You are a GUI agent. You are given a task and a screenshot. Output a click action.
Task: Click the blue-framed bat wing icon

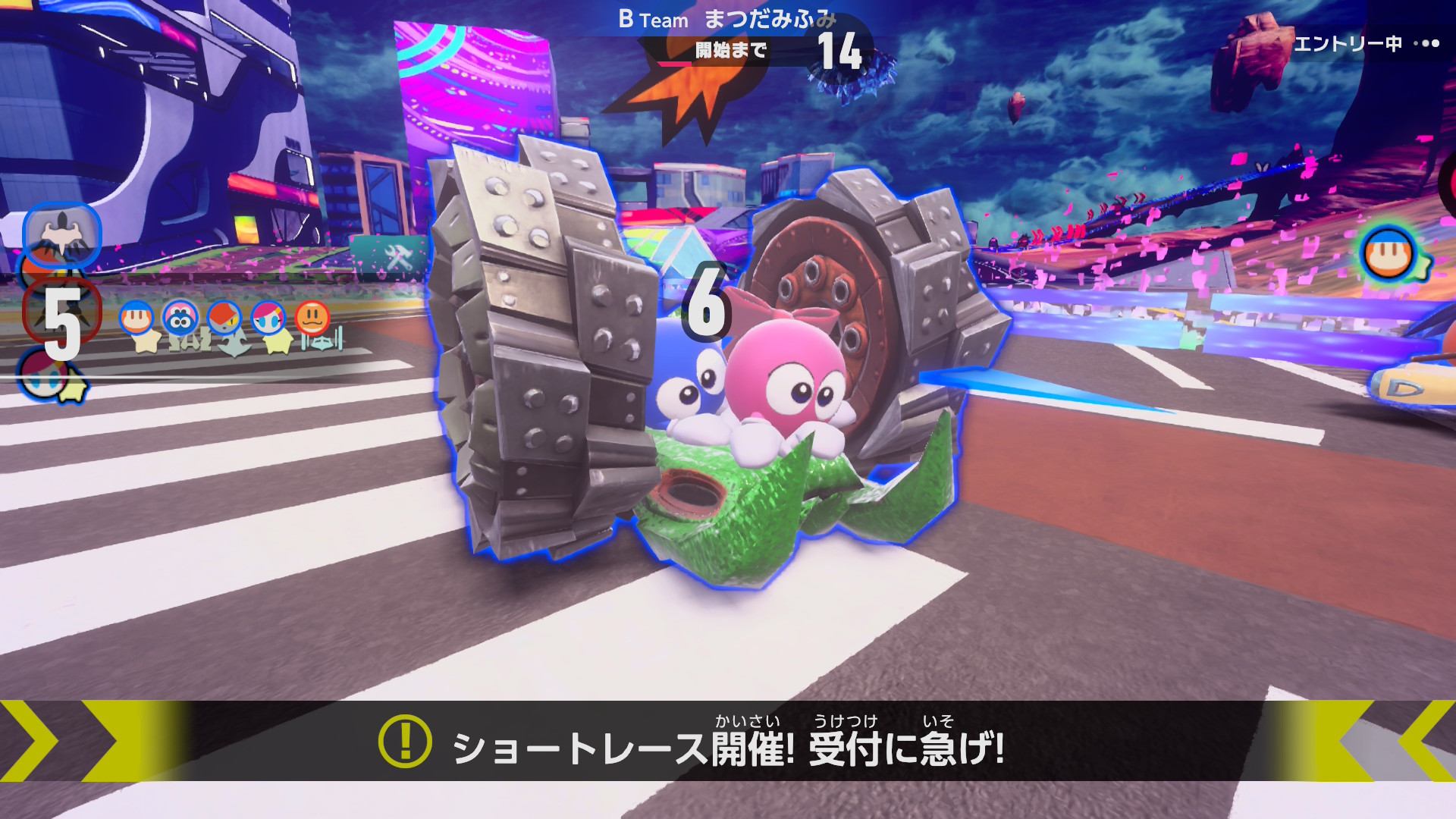click(62, 234)
